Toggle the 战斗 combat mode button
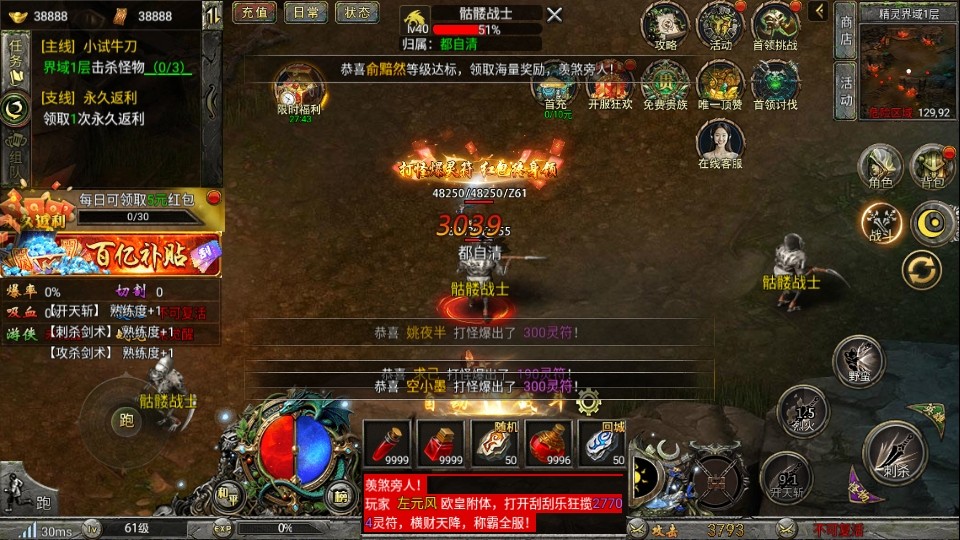The image size is (960, 540). 881,220
